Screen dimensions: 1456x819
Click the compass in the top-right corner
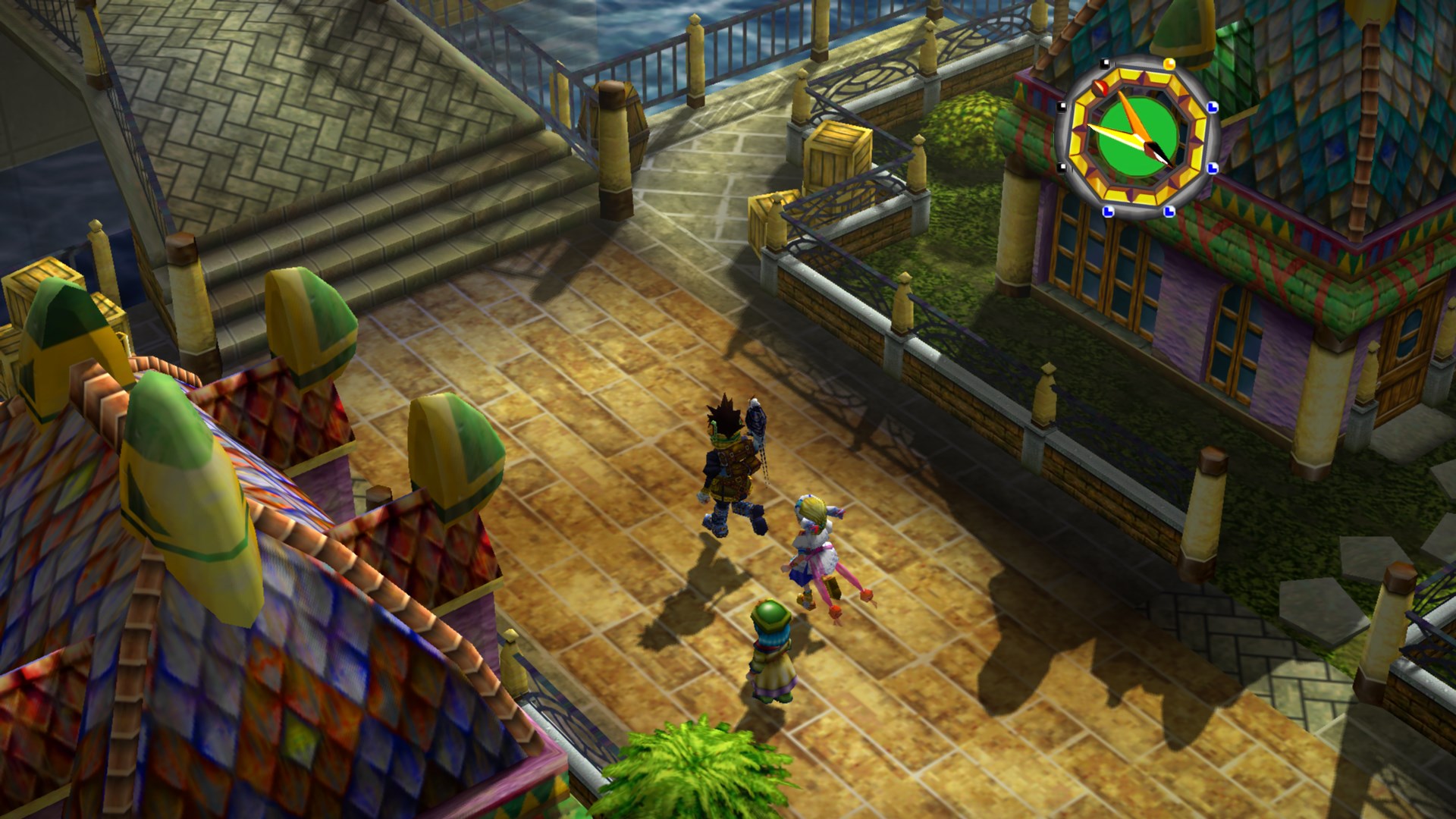[1137, 136]
